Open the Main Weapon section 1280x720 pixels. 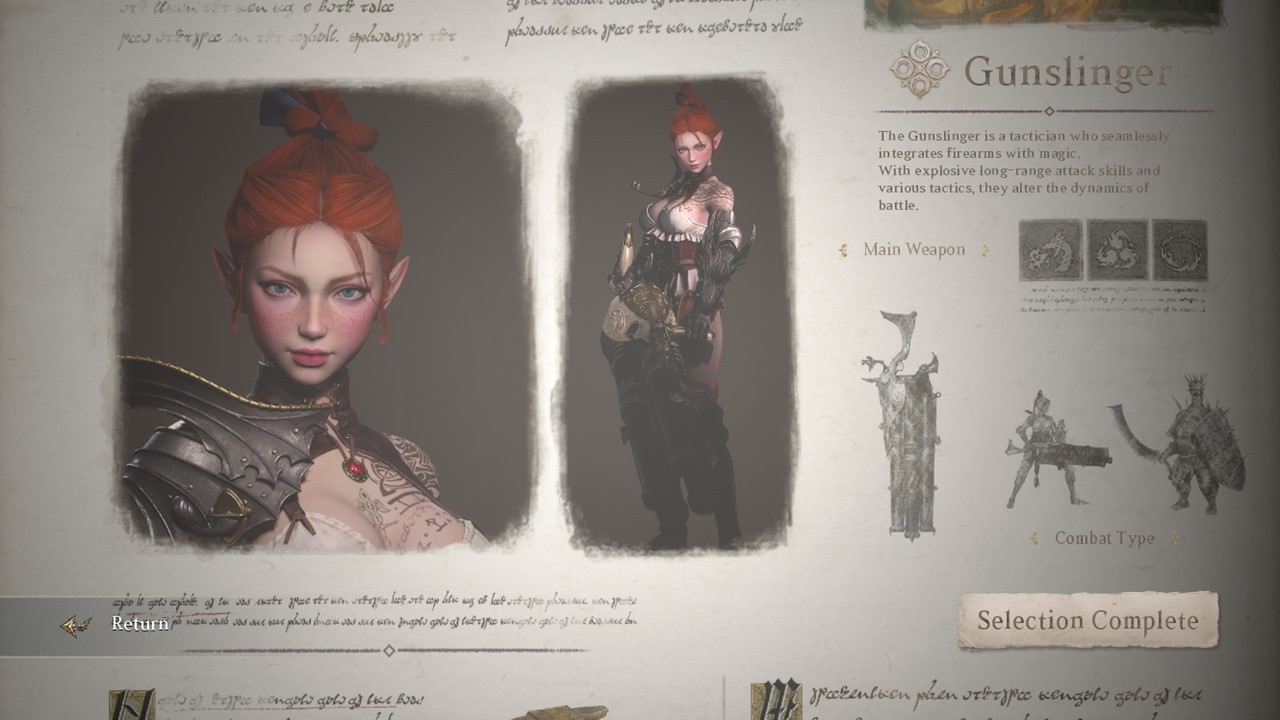916,250
